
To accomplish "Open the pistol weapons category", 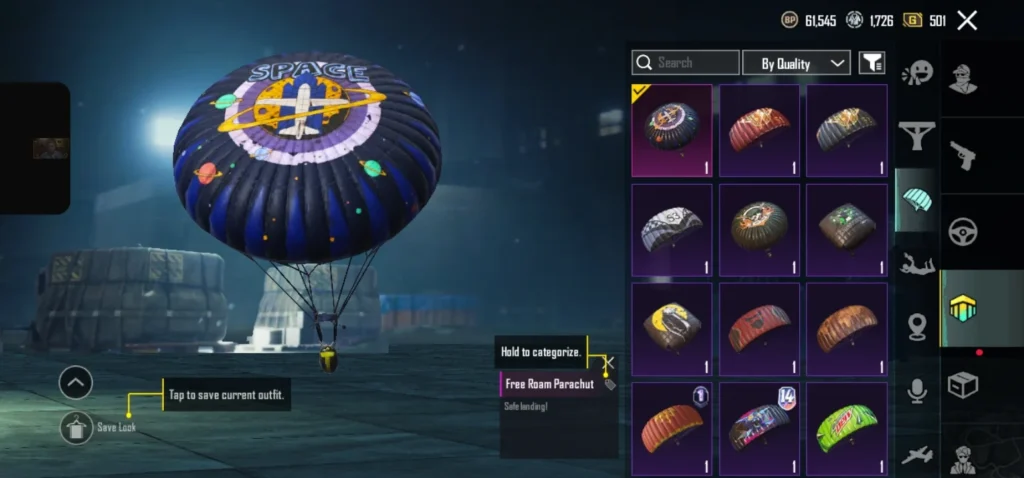I will tap(963, 155).
